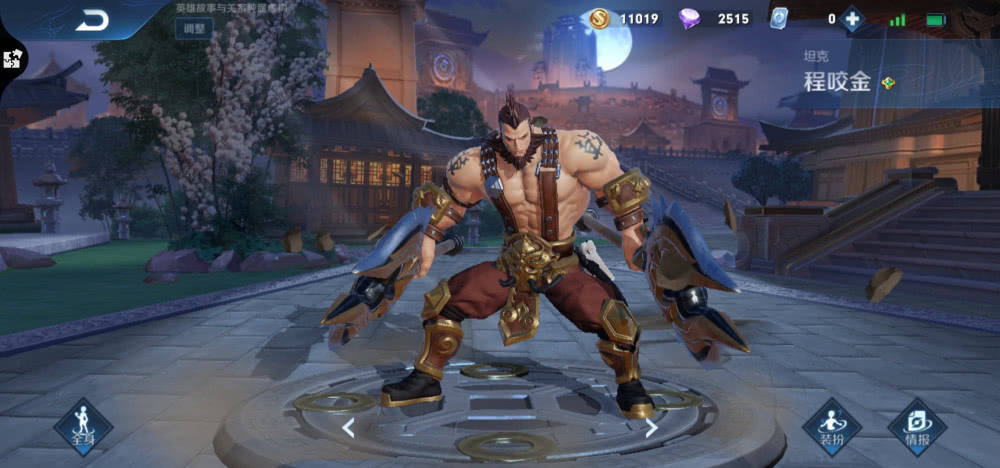Image resolution: width=1000 pixels, height=468 pixels.
Task: Tap the purple diamond currency icon
Action: pyautogui.click(x=690, y=18)
